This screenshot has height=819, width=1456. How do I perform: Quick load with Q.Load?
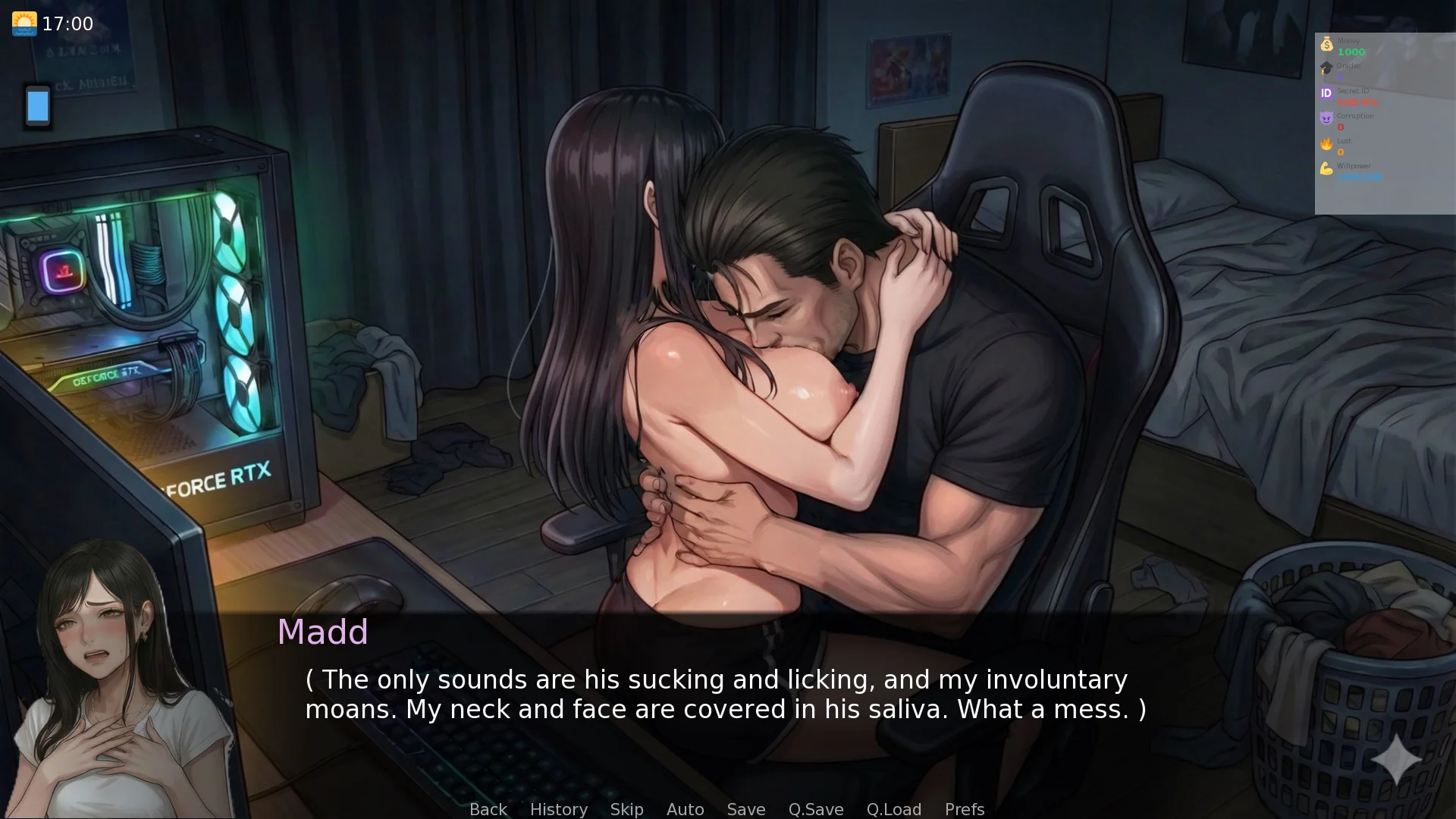893,809
